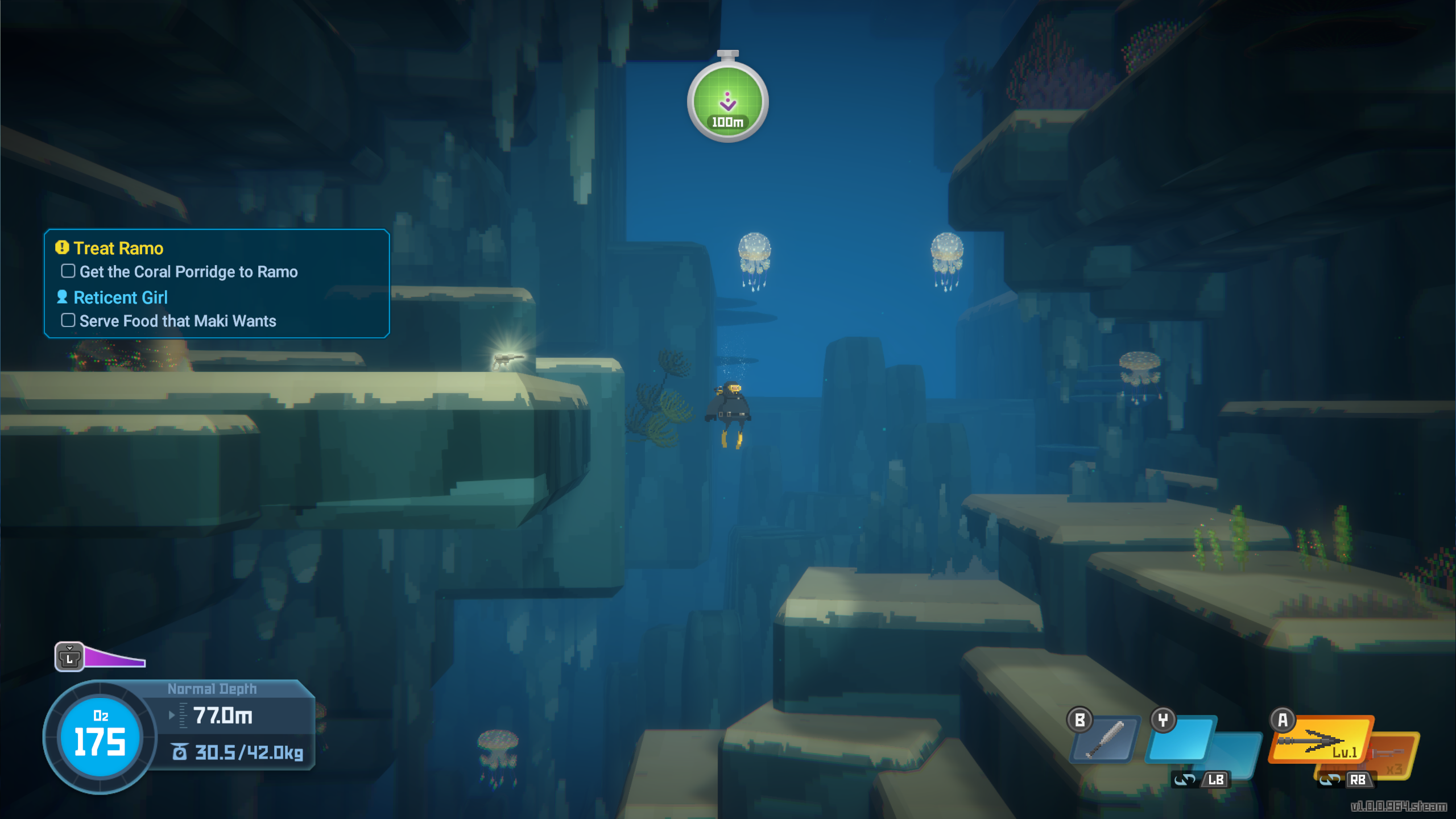Click the person icon beside Reticent Girl
This screenshot has width=1456, height=819.
coord(63,296)
